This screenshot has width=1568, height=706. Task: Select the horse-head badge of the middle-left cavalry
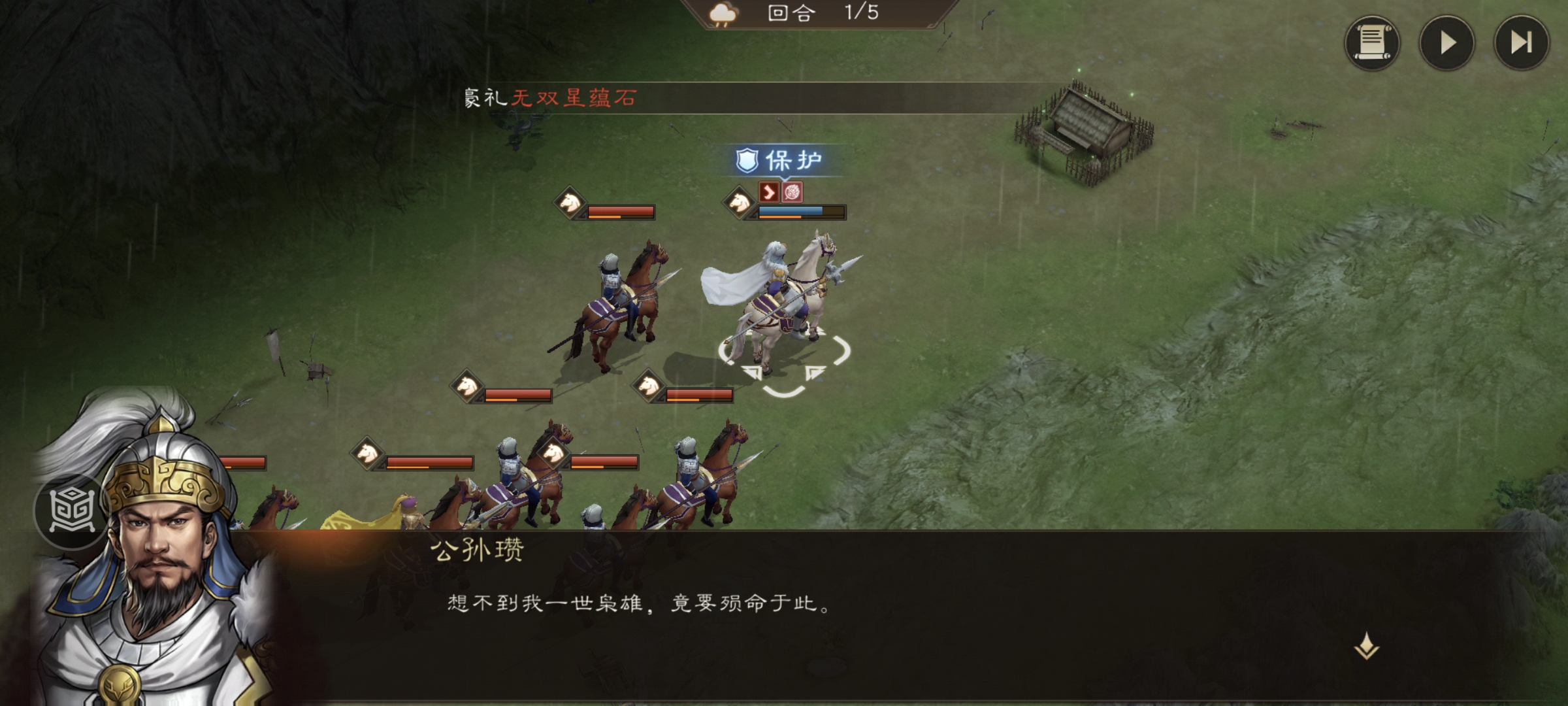[466, 387]
